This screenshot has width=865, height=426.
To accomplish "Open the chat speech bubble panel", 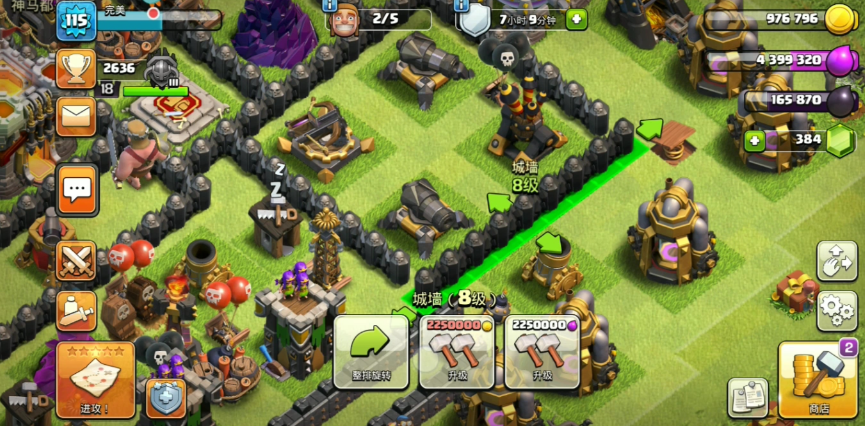I will tap(77, 187).
